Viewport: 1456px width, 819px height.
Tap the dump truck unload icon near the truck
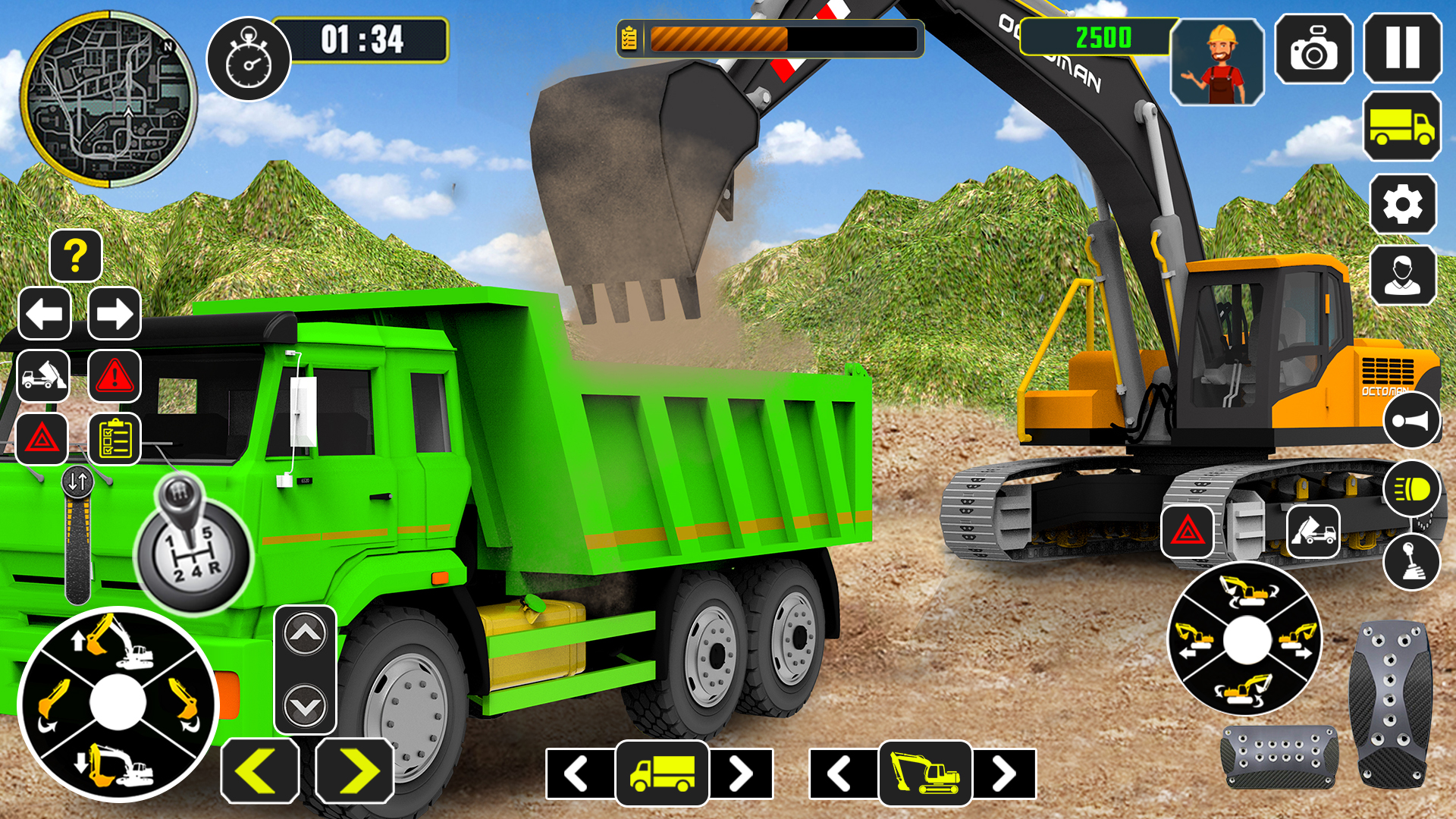pos(43,377)
